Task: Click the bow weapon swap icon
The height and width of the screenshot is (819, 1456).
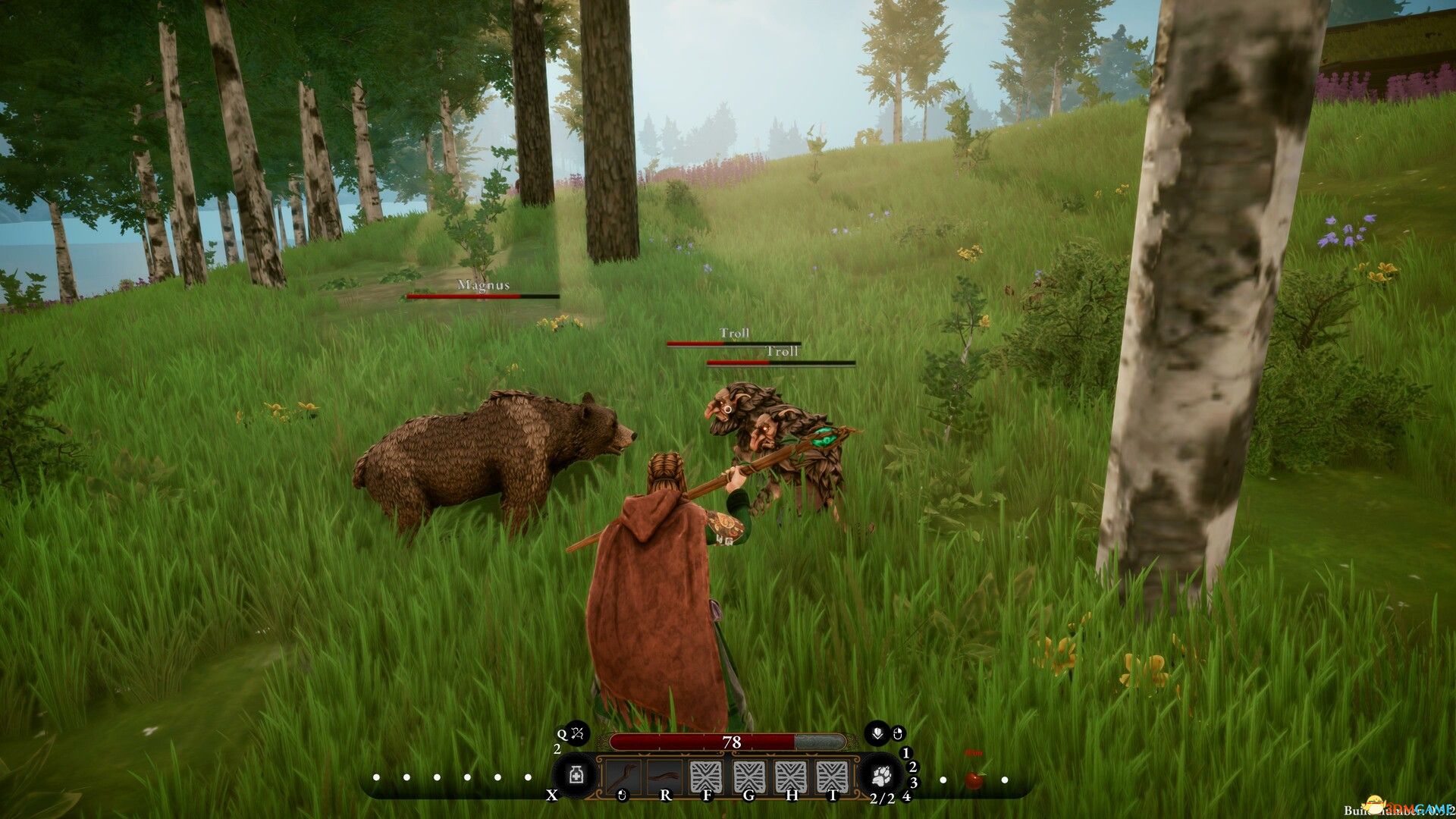Action: pyautogui.click(x=578, y=733)
